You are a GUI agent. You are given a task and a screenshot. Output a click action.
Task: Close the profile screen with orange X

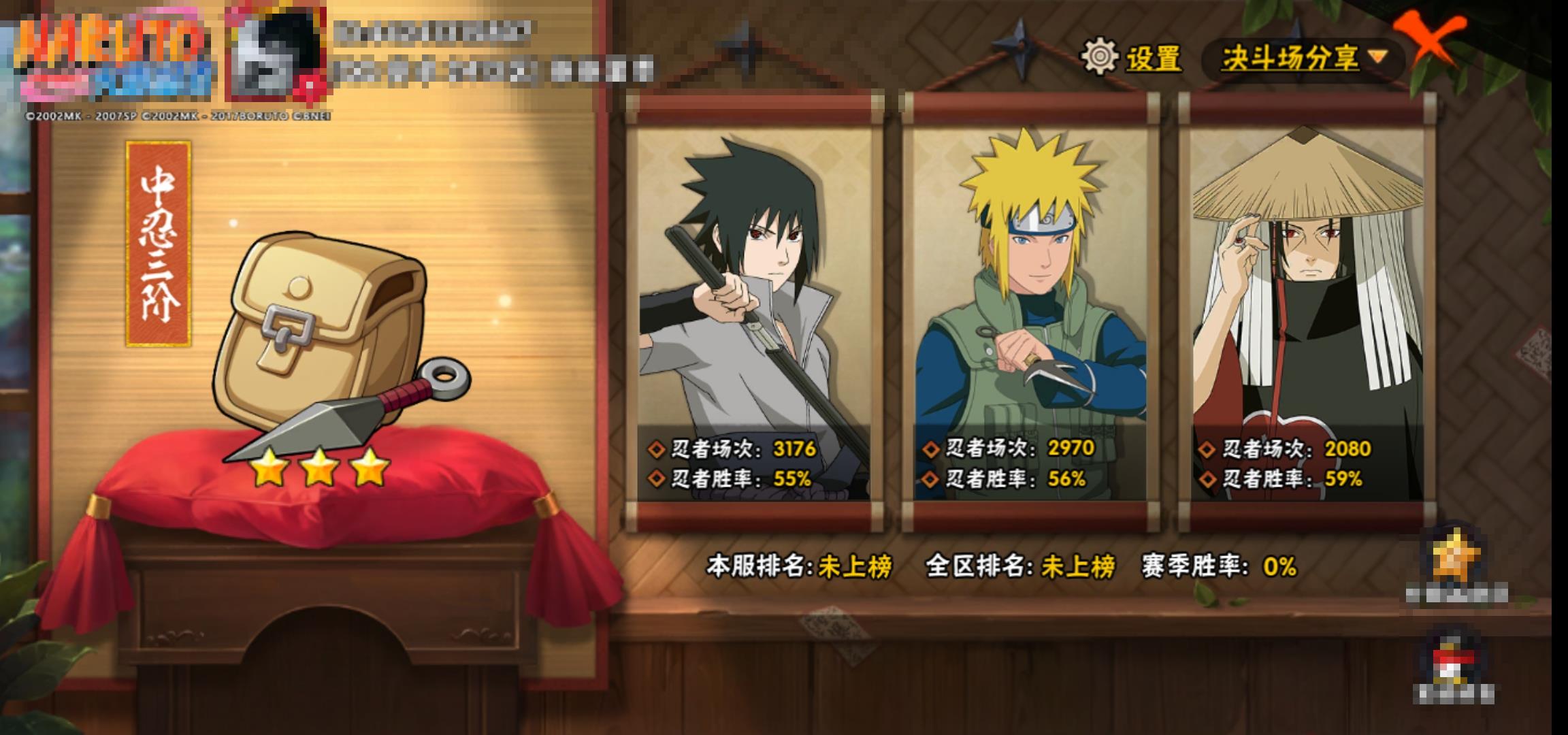click(x=1430, y=41)
